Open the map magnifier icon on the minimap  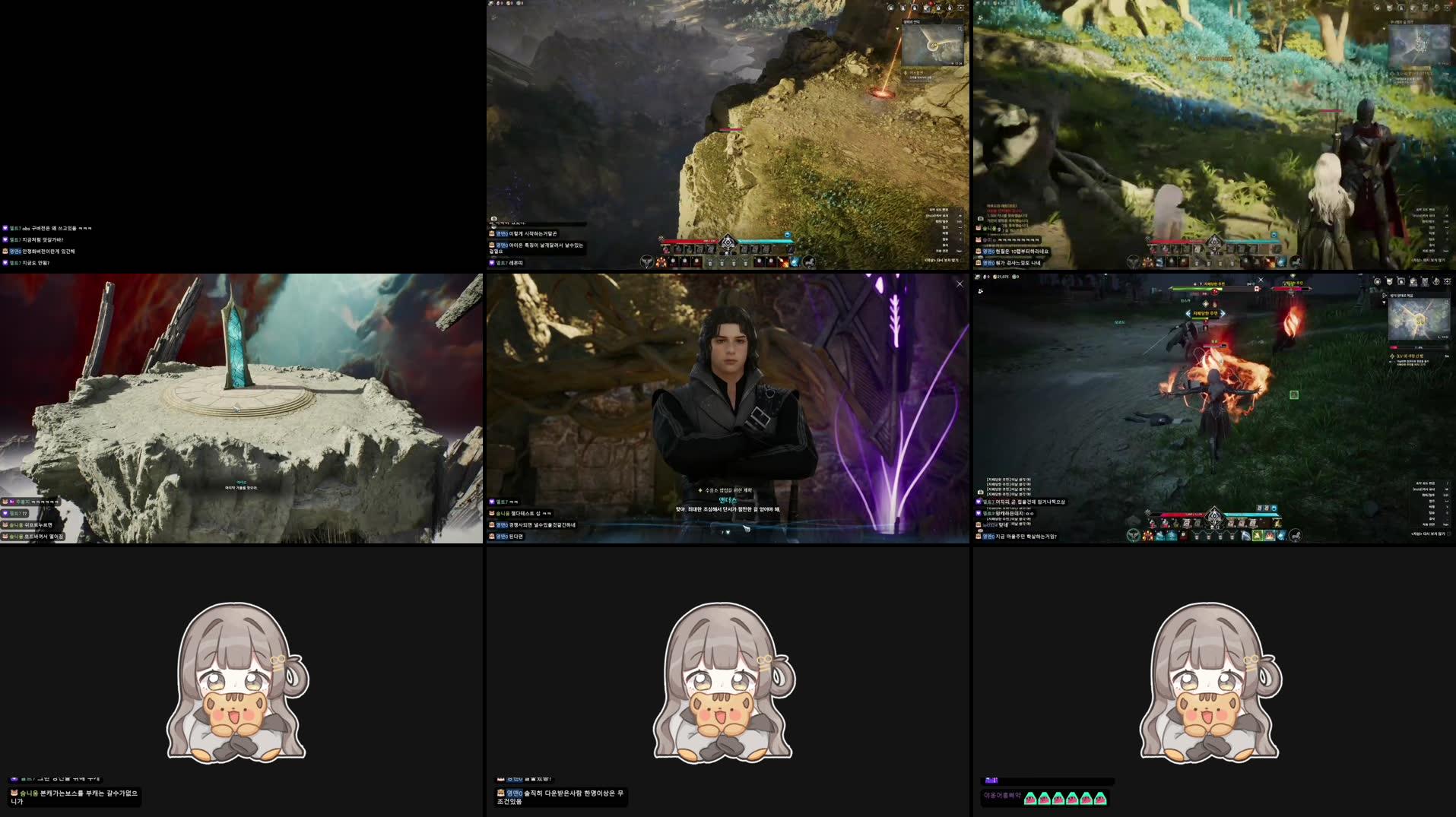coord(1447,302)
